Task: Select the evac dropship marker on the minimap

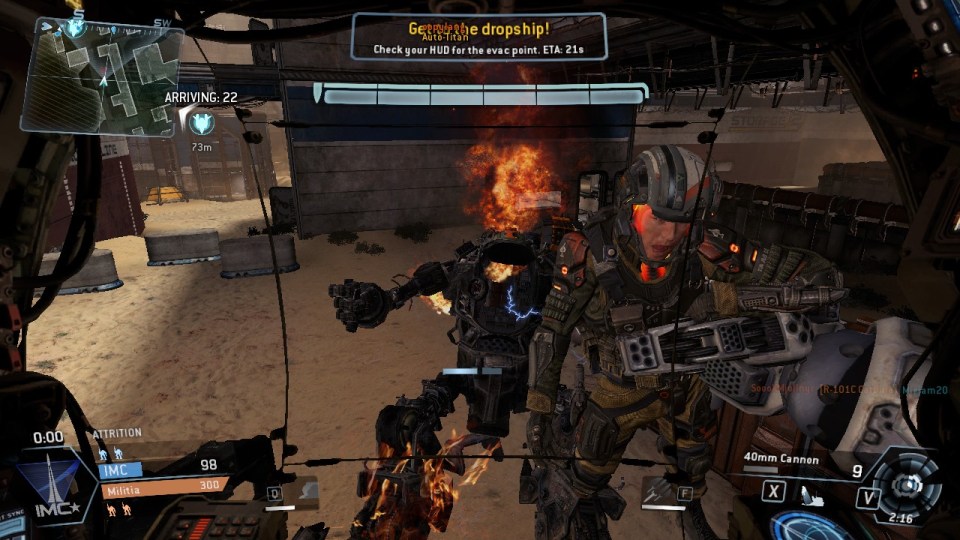Action: click(76, 27)
